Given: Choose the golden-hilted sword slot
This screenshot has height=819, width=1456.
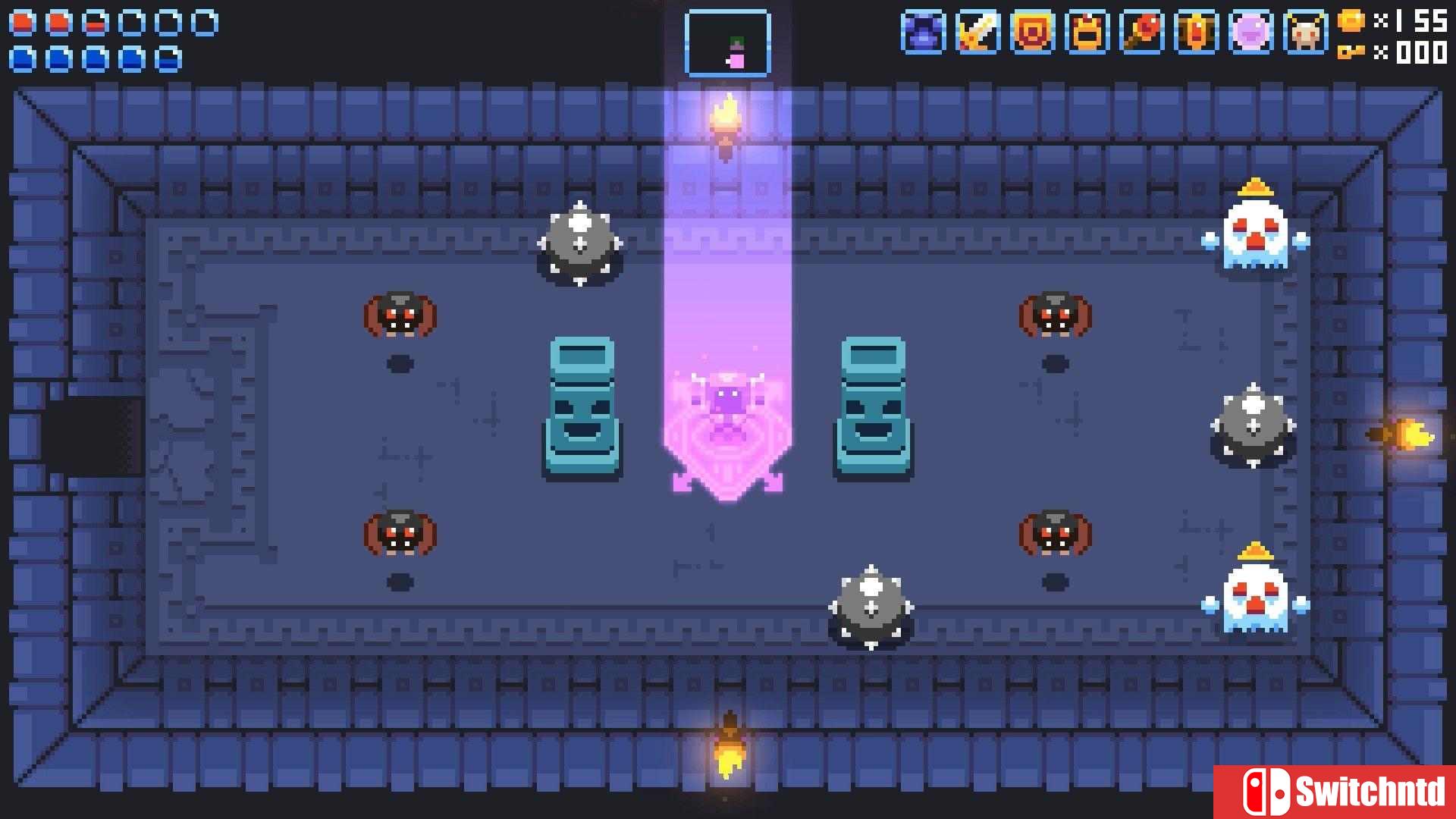Looking at the screenshot, I should point(977,33).
